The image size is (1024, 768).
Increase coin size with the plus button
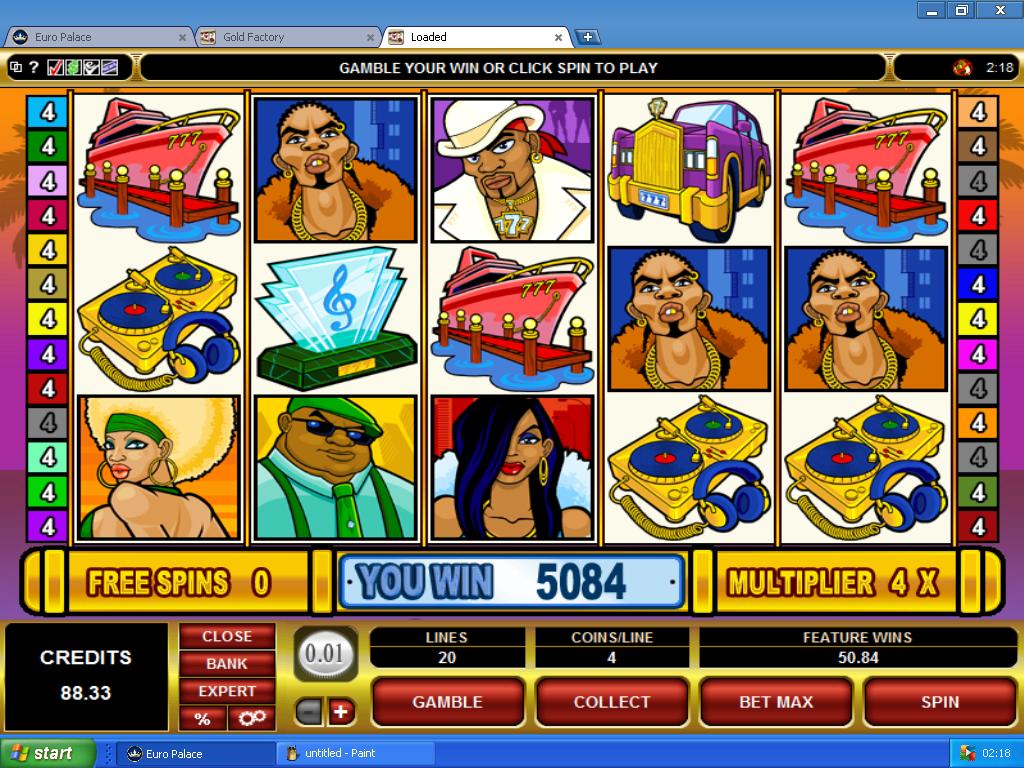click(x=341, y=712)
